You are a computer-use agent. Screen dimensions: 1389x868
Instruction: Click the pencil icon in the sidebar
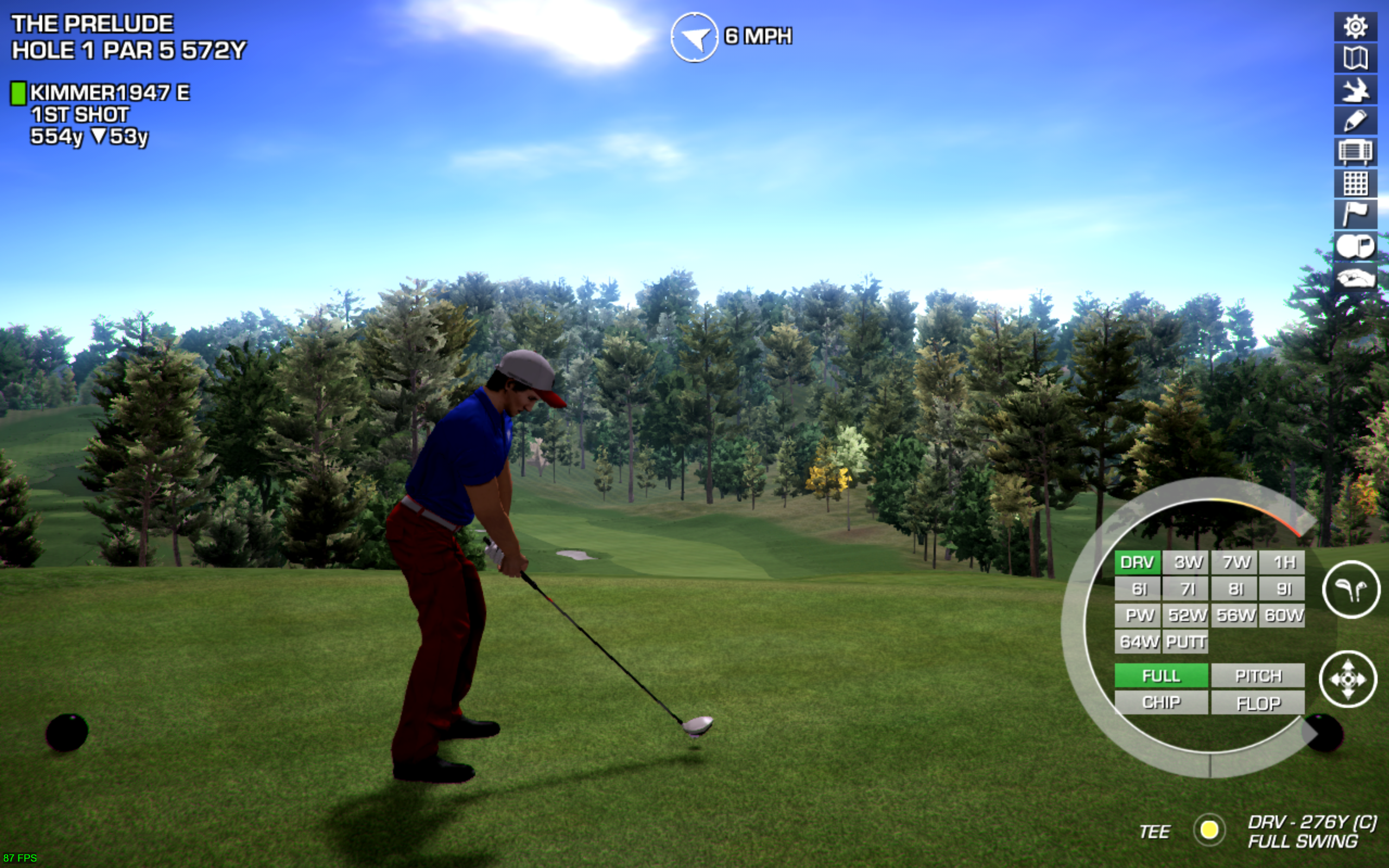coord(1355,121)
